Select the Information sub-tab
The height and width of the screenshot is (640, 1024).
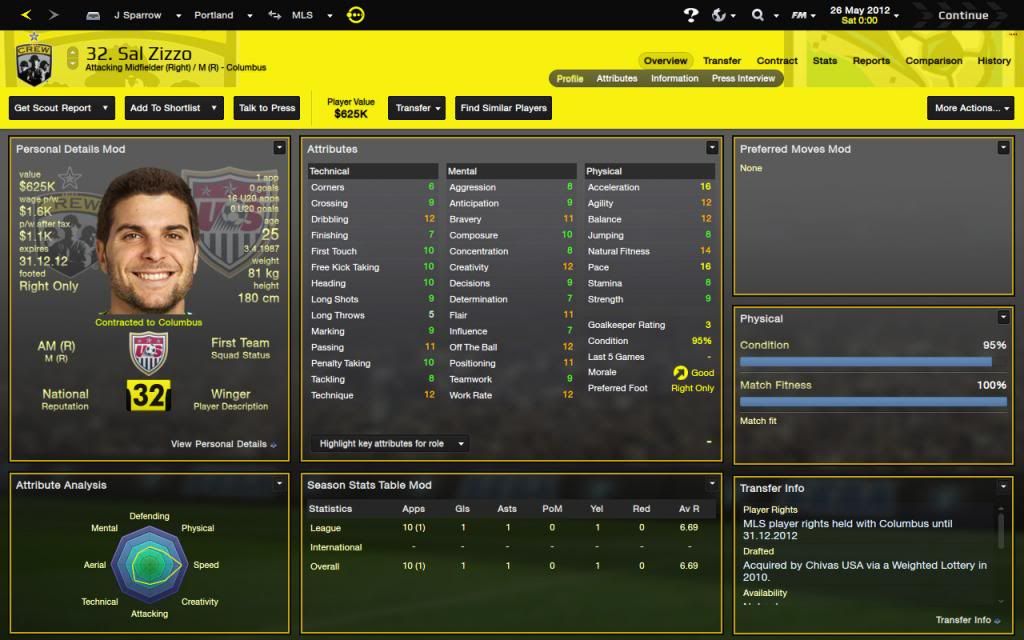pyautogui.click(x=674, y=78)
